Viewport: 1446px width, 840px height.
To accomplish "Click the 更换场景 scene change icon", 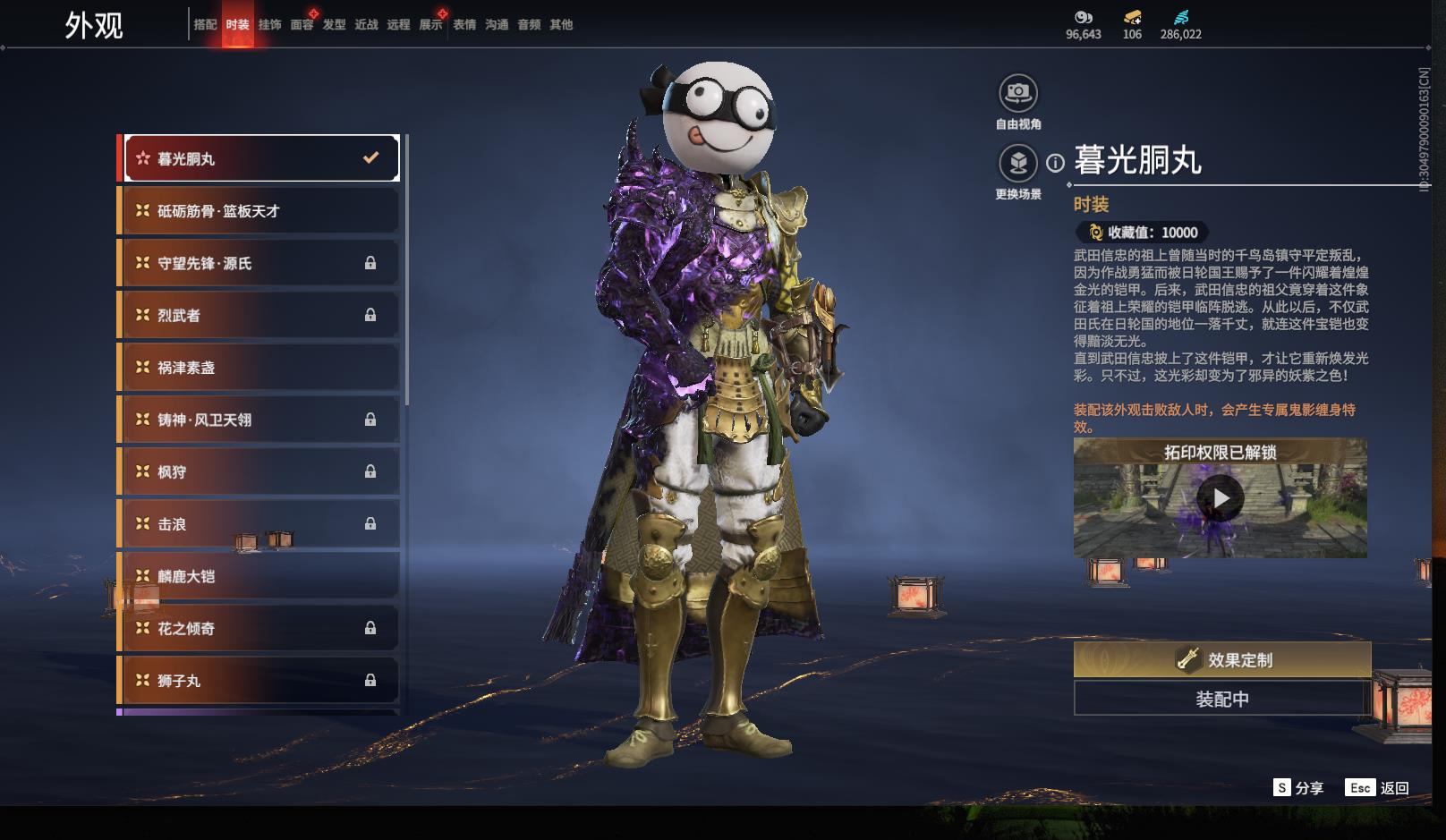I will coord(1018,163).
